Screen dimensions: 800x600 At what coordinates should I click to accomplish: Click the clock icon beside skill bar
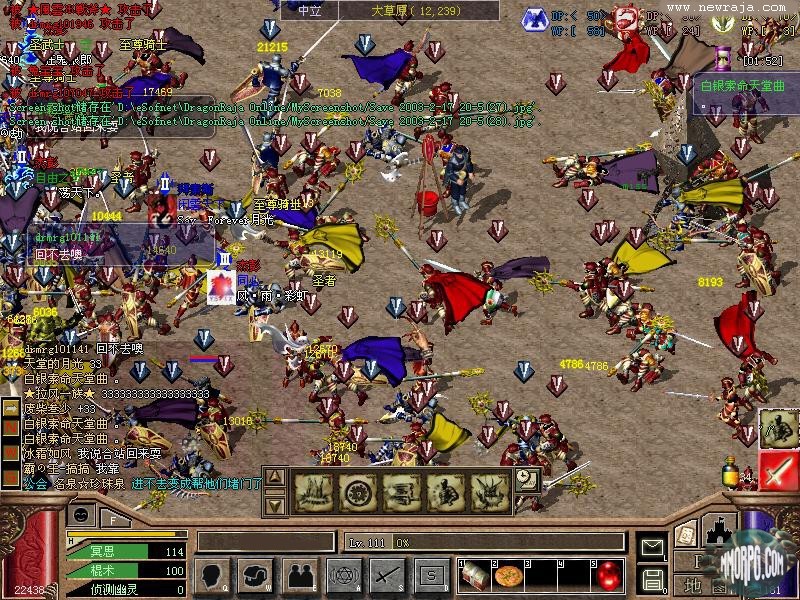click(x=527, y=481)
